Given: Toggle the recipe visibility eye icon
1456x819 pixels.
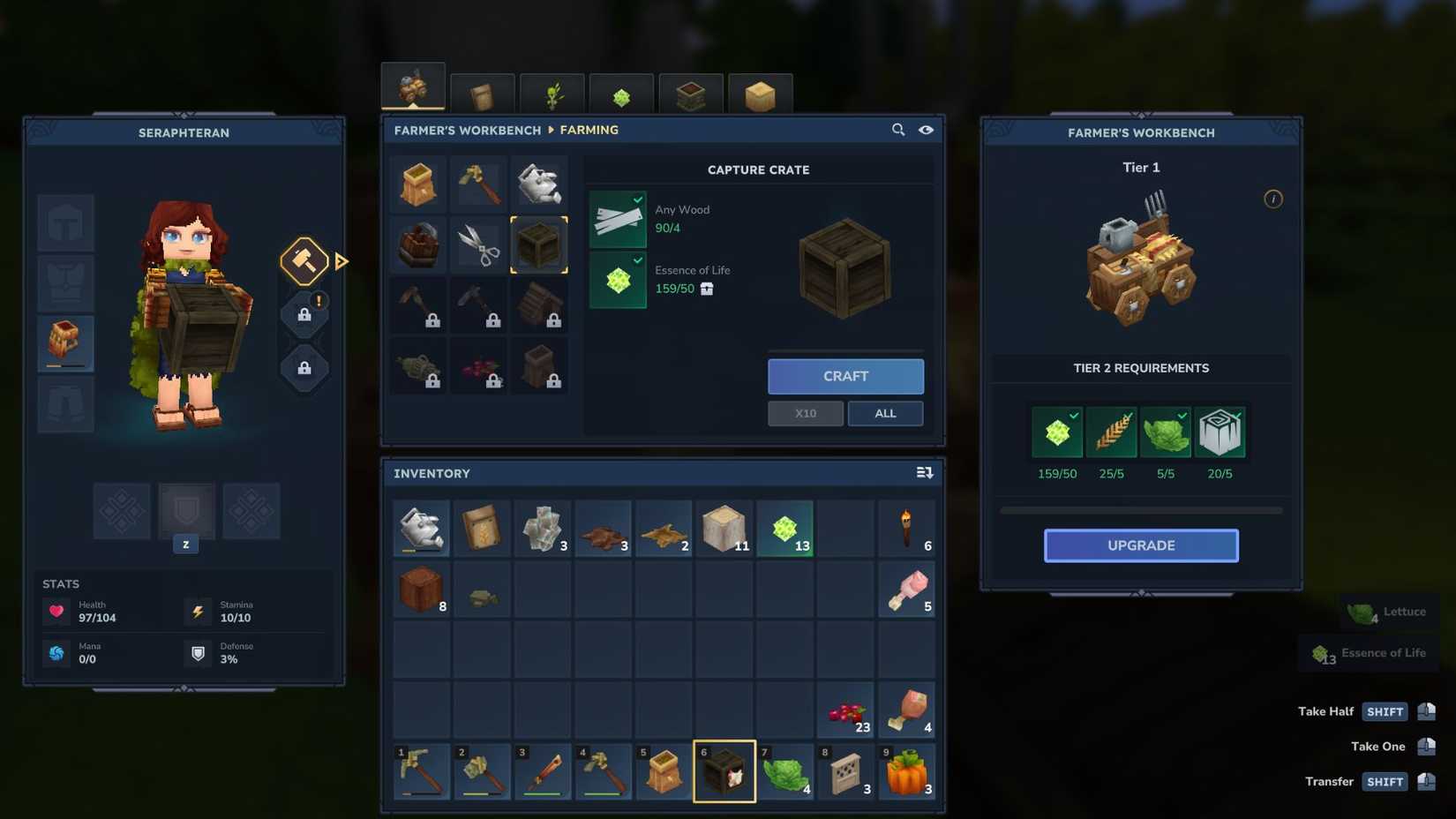Looking at the screenshot, I should coord(925,130).
